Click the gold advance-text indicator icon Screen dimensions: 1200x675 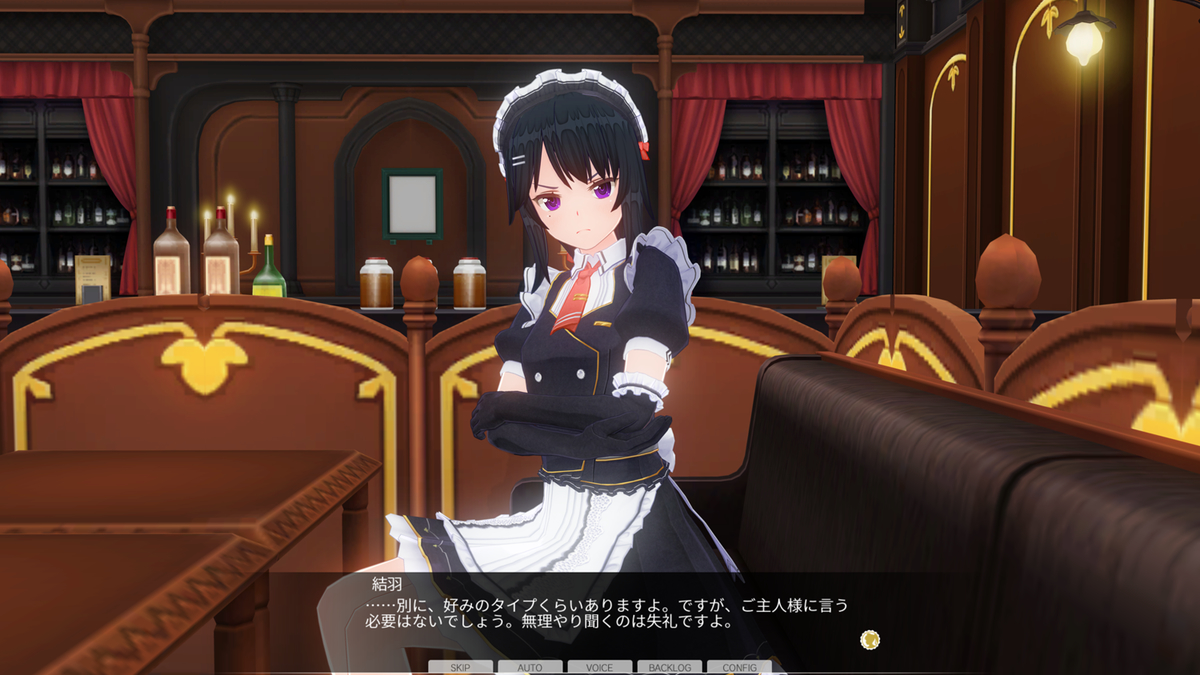click(x=870, y=639)
